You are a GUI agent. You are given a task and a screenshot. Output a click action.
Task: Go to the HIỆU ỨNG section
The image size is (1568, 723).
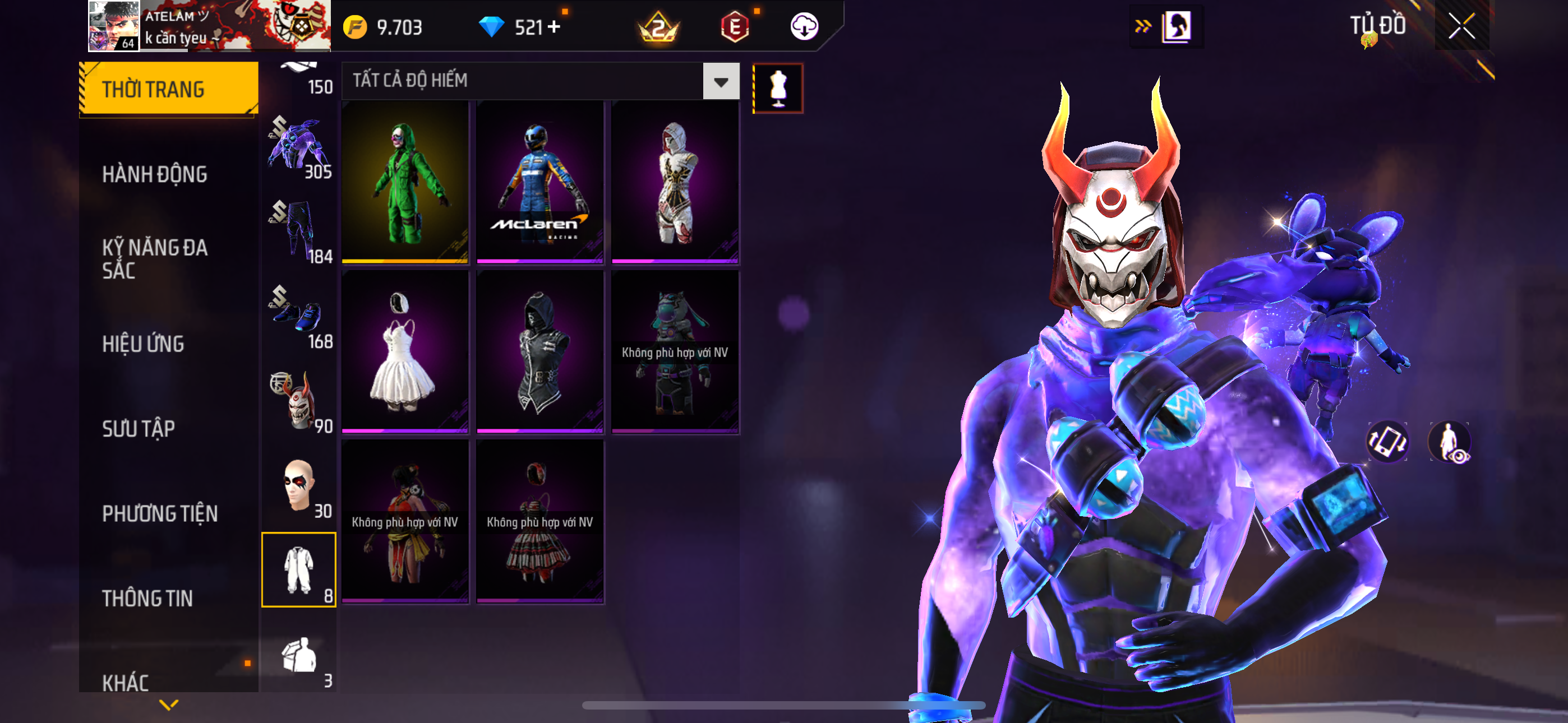point(143,344)
